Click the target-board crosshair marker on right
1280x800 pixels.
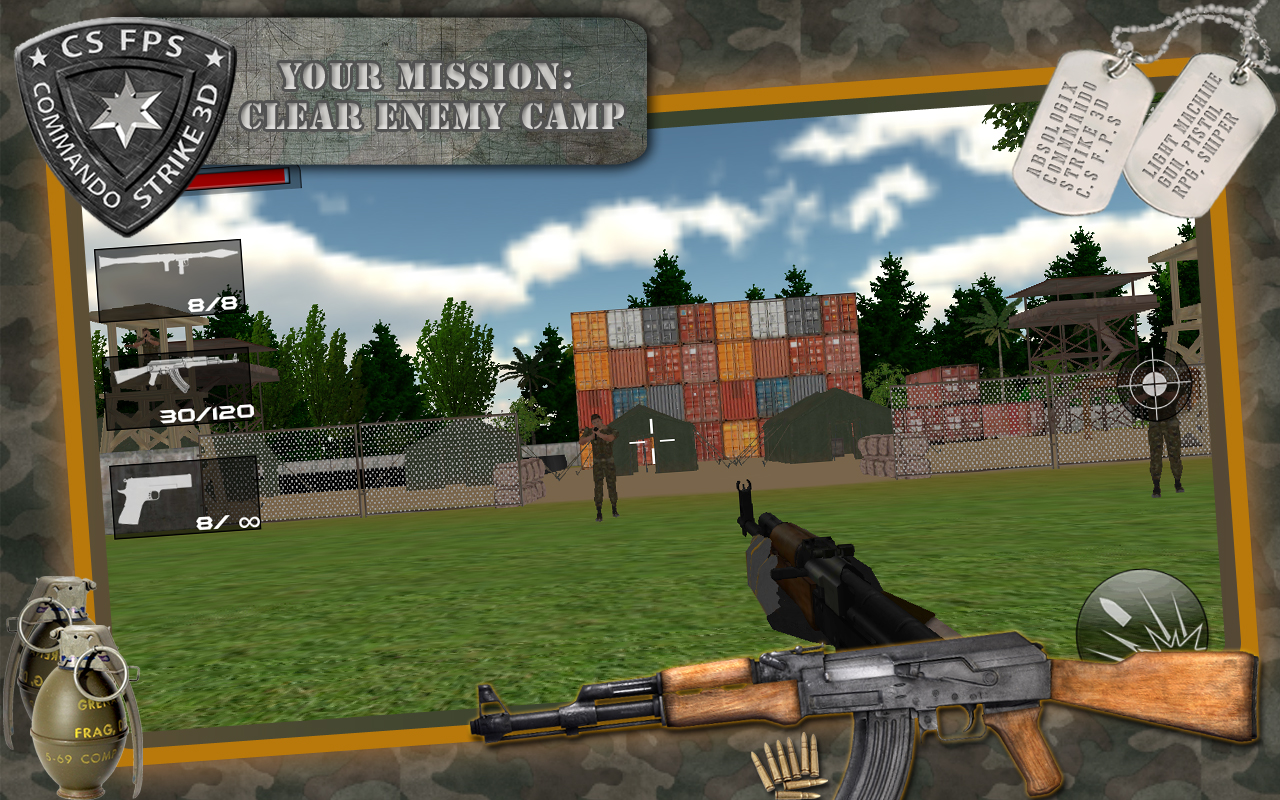click(x=1152, y=385)
